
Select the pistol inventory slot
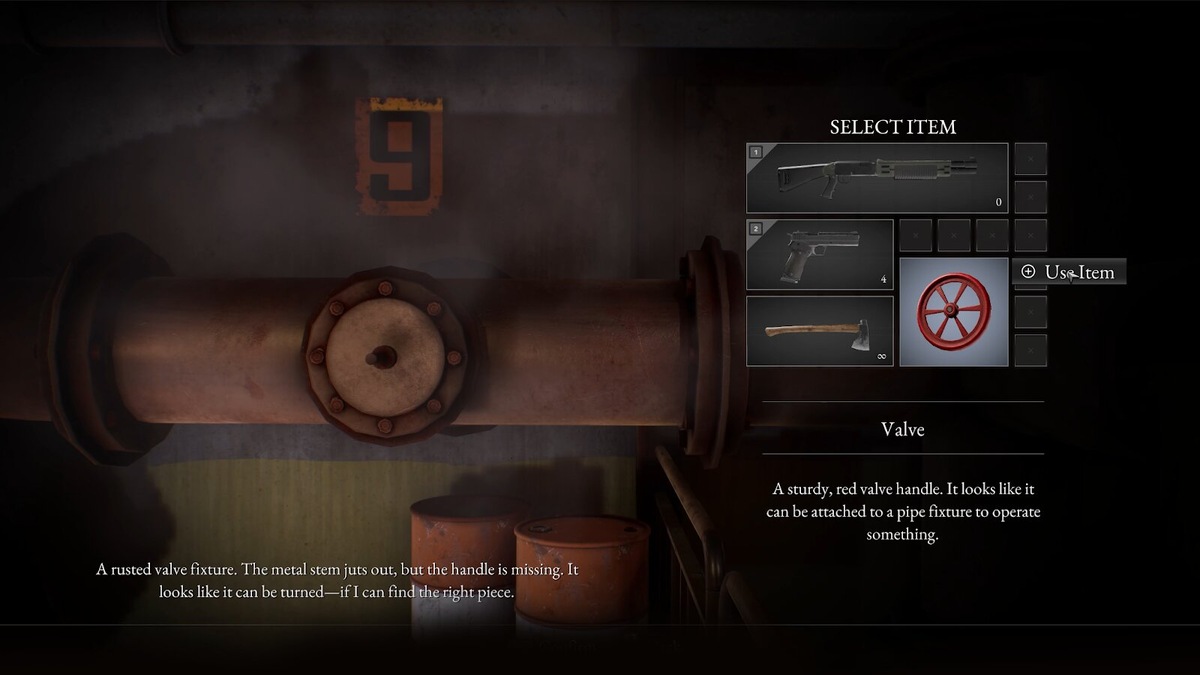(820, 255)
